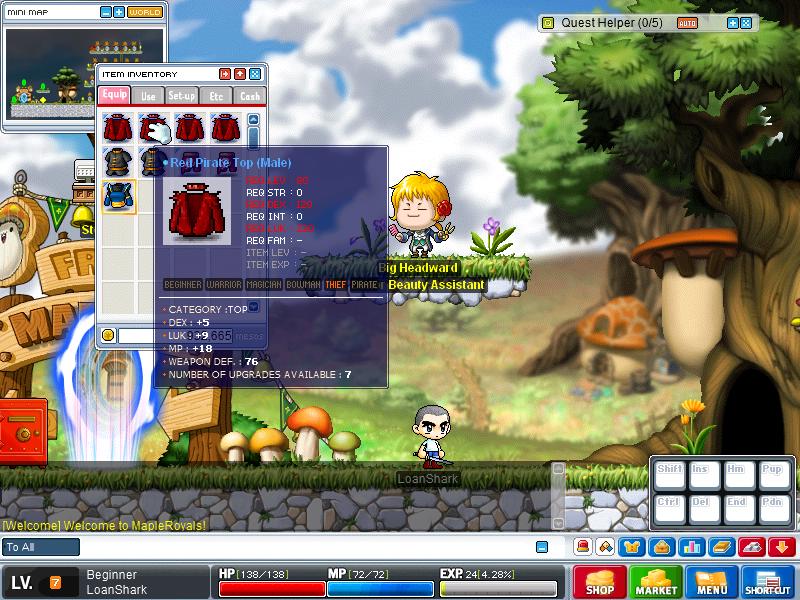Switch to the Use inventory tab
Screen dimensions: 800x600
tap(148, 96)
